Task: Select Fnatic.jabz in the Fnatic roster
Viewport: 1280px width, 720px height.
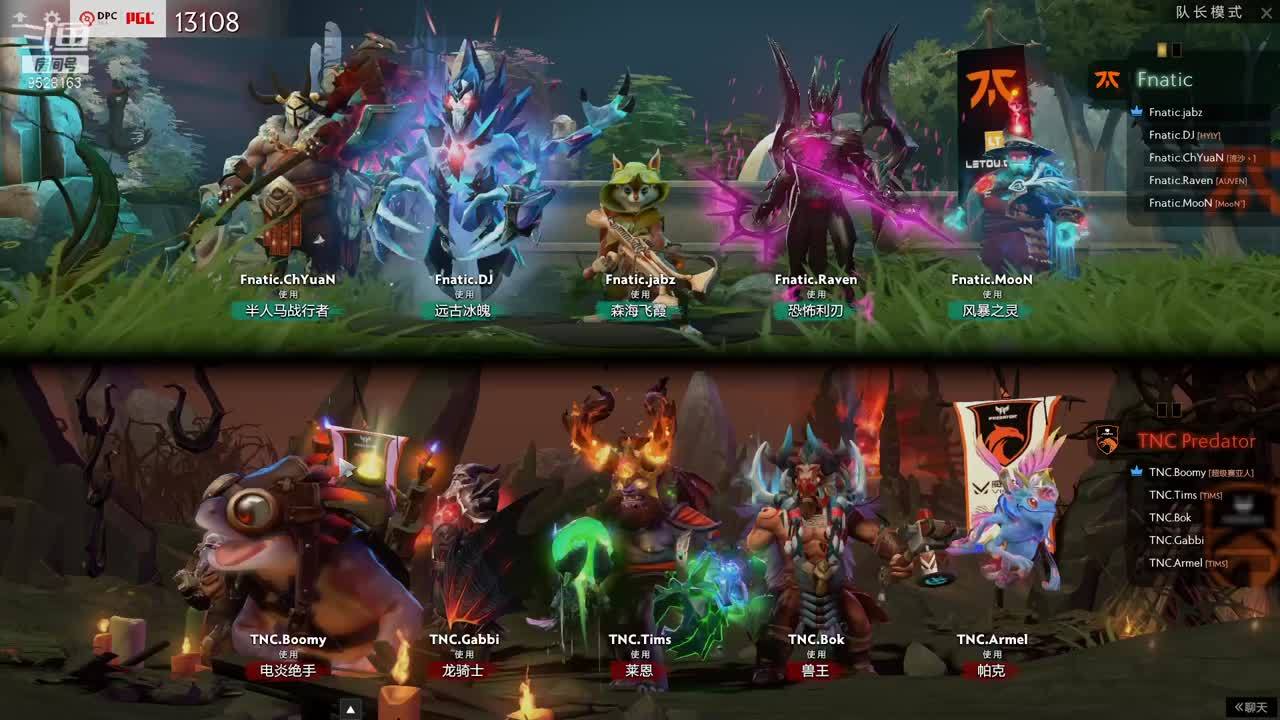Action: pyautogui.click(x=1175, y=113)
